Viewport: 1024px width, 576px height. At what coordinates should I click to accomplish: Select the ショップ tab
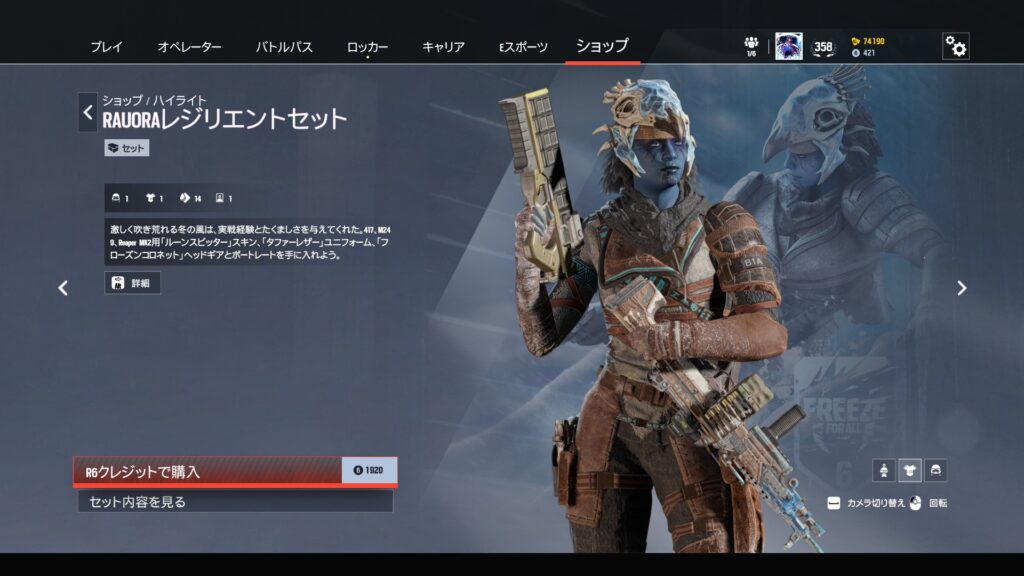point(602,46)
